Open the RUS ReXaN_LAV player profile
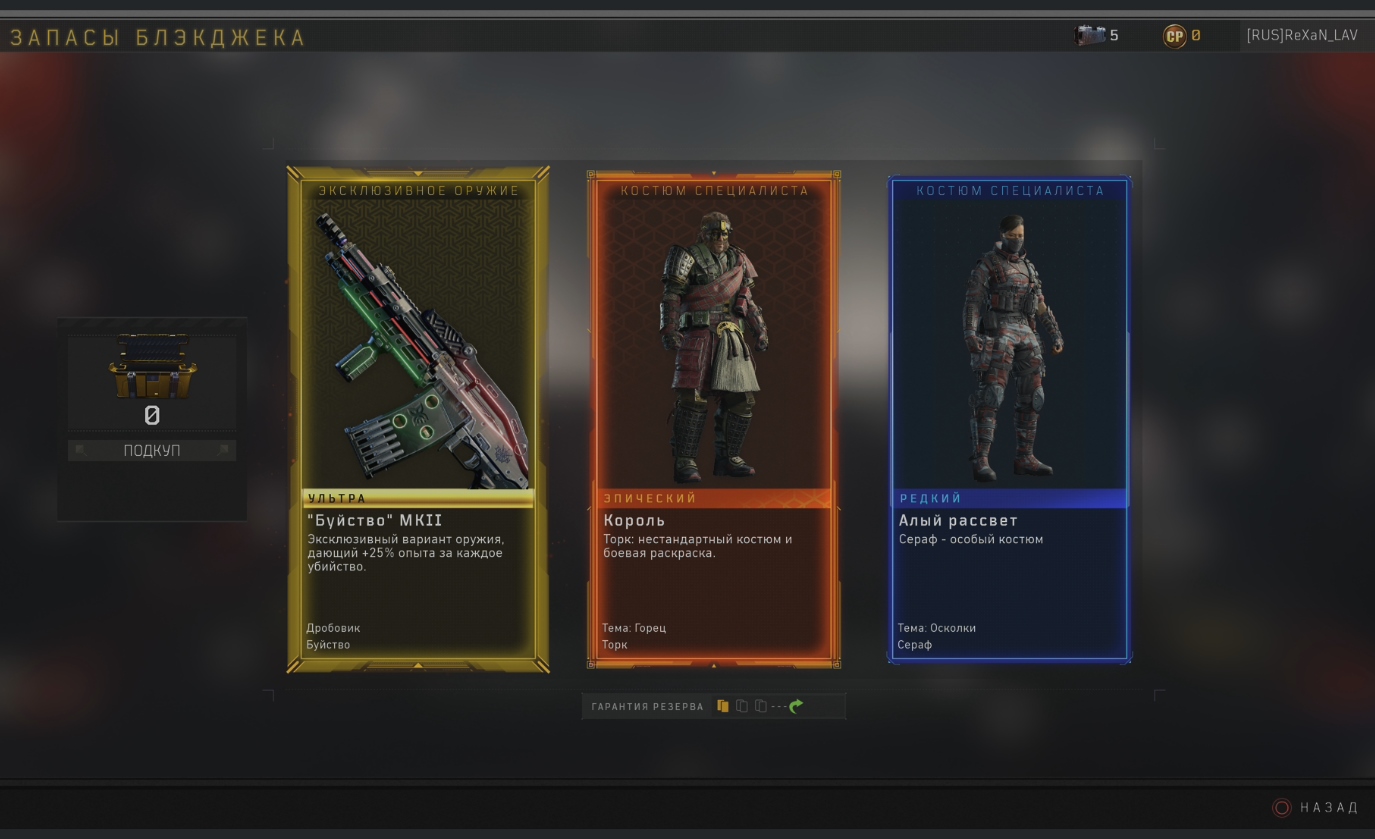This screenshot has width=1375, height=839. tap(1301, 36)
